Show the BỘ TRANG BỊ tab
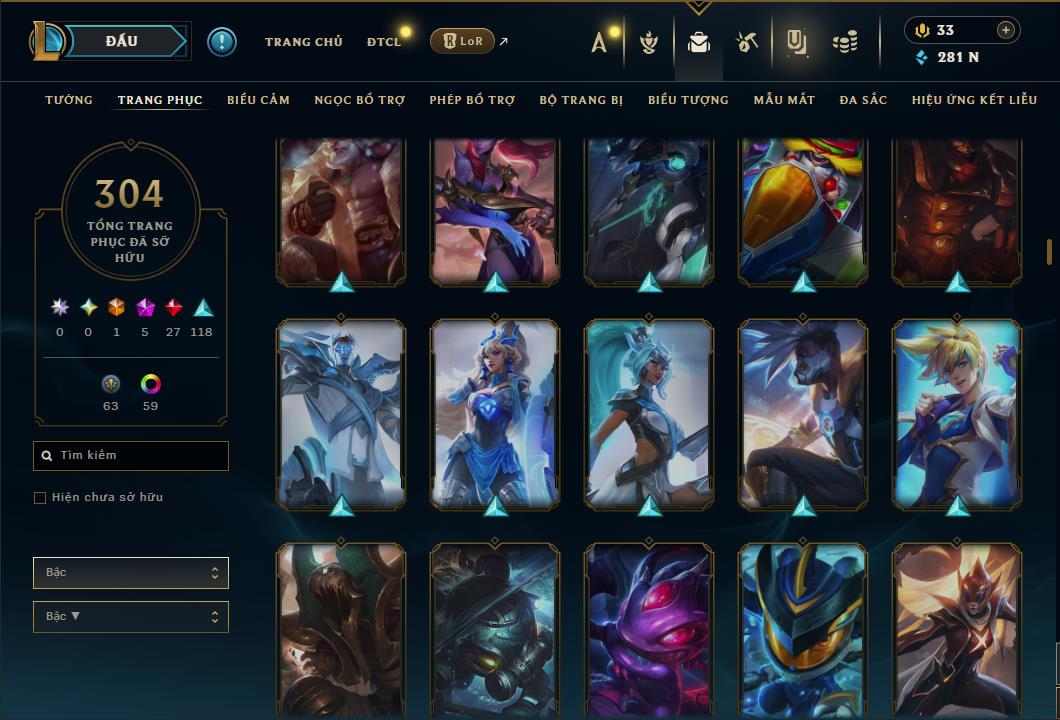This screenshot has width=1060, height=720. 581,100
